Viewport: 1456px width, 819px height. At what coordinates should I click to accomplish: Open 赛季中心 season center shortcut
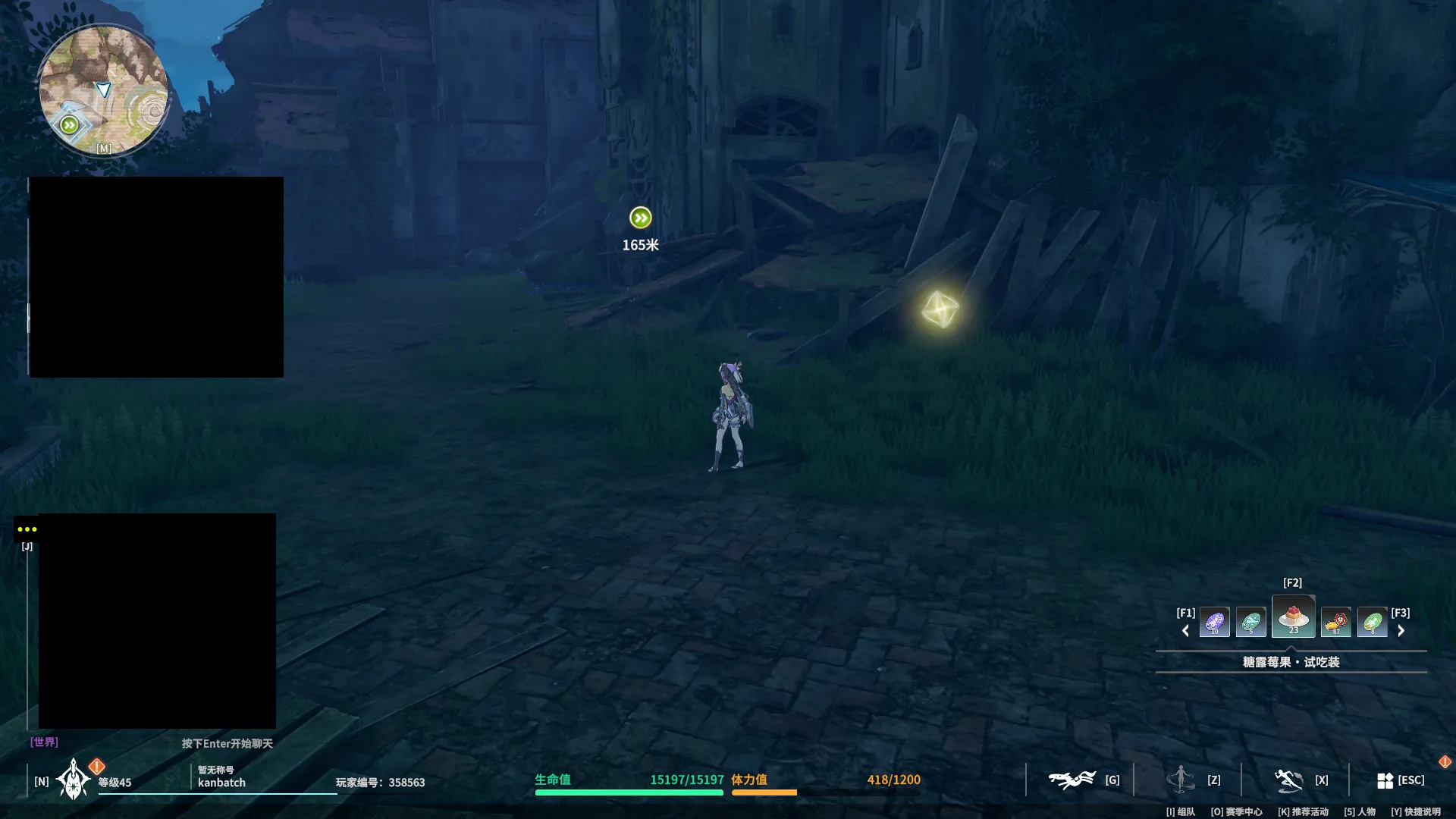coord(1236,812)
